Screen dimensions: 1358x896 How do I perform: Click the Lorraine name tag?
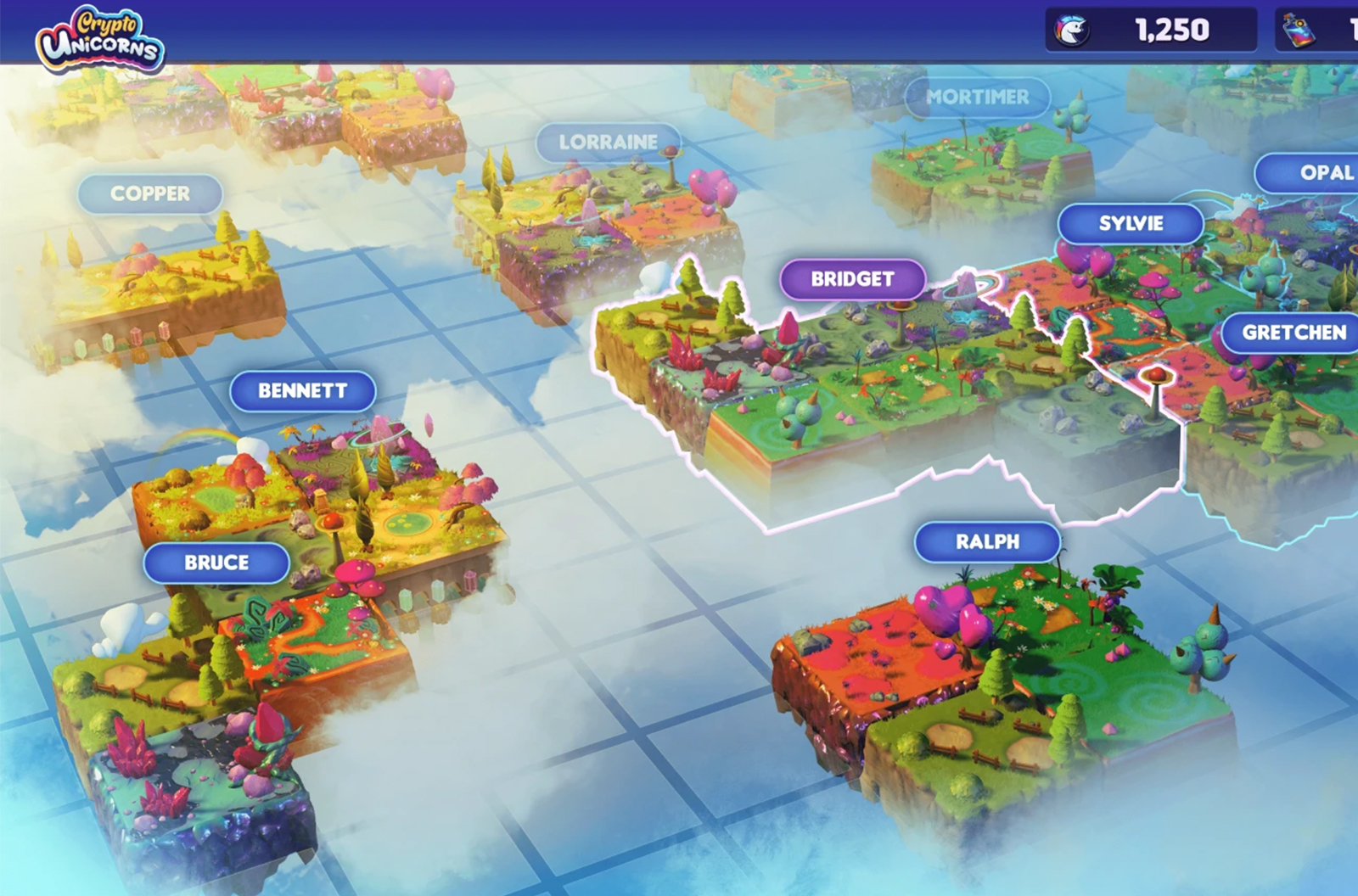pyautogui.click(x=608, y=143)
